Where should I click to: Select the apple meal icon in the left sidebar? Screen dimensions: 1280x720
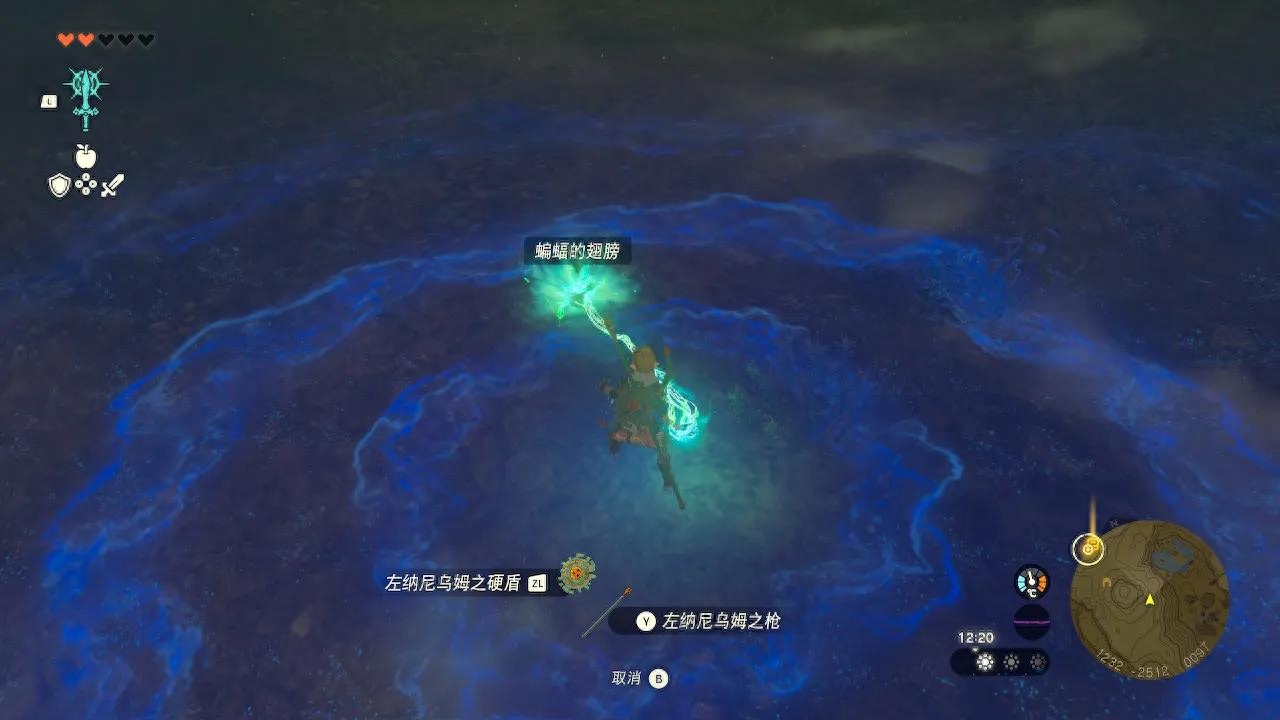pyautogui.click(x=86, y=156)
